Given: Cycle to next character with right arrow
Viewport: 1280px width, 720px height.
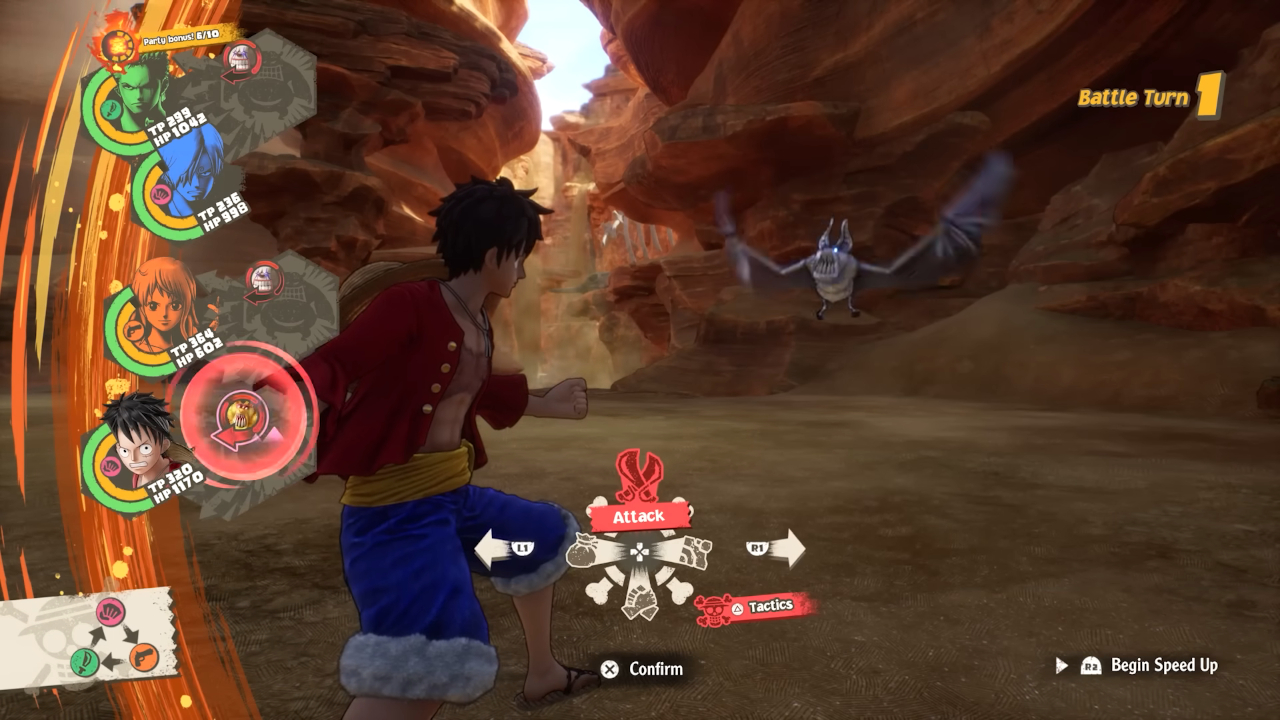Looking at the screenshot, I should pos(776,548).
